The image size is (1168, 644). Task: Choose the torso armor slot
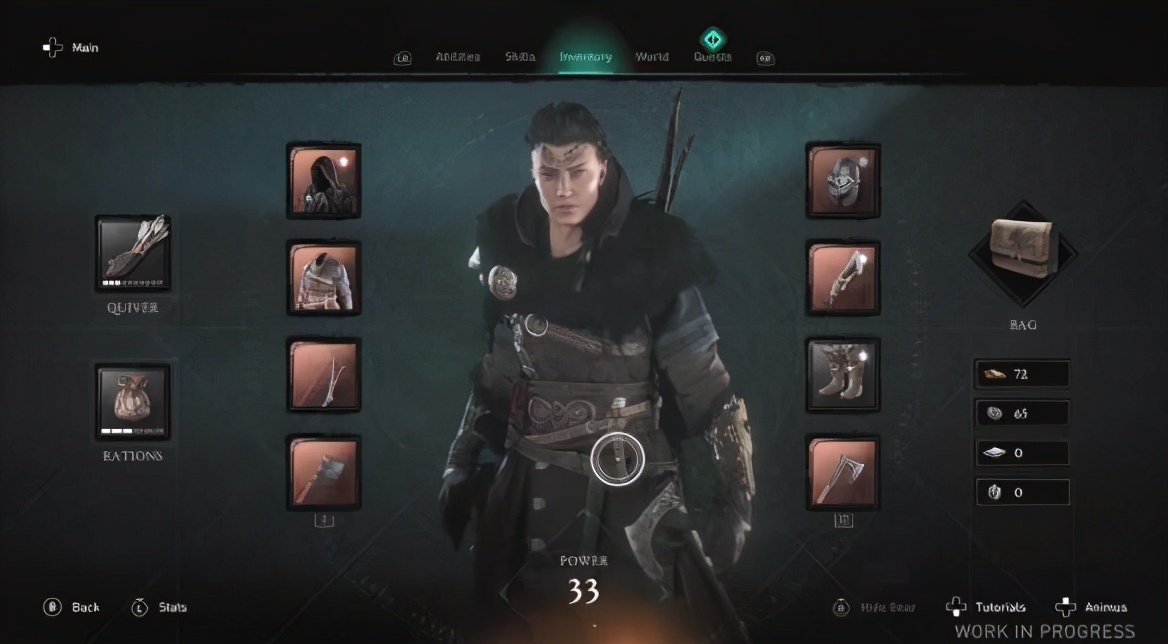324,277
